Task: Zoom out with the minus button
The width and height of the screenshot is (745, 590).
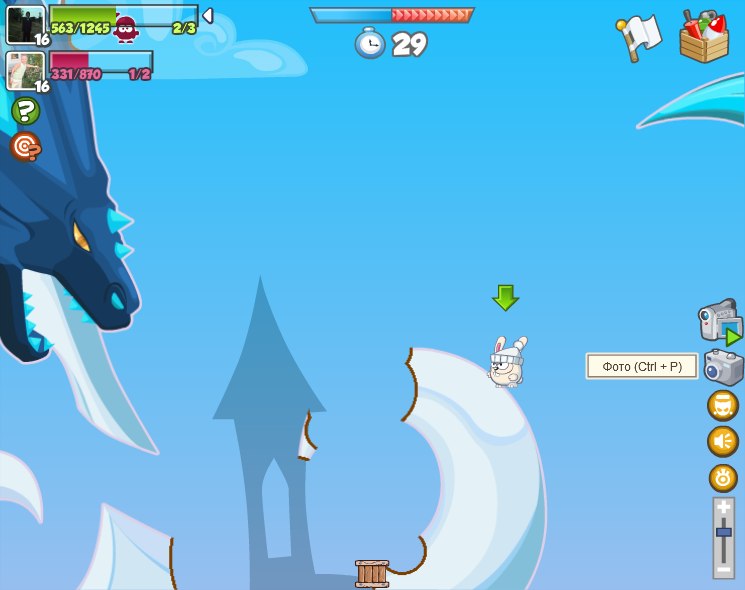Action: (x=723, y=568)
